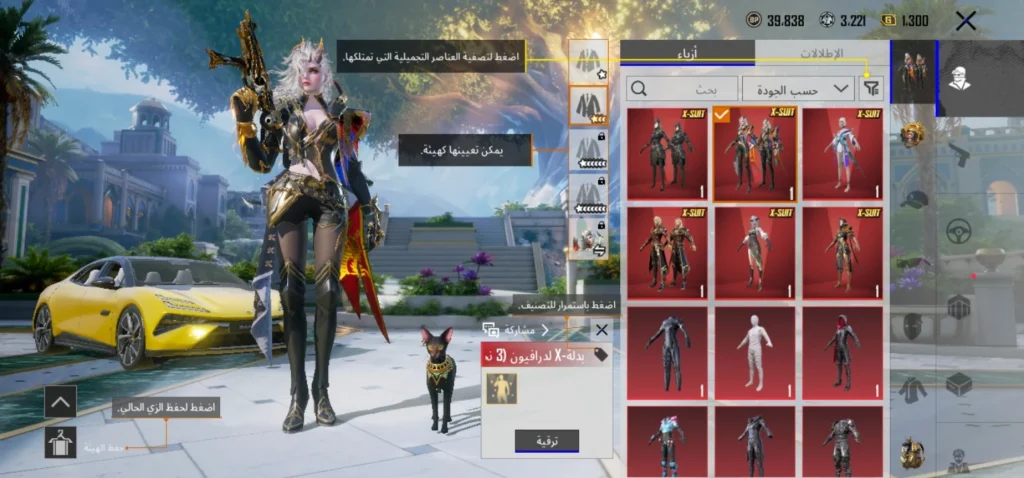This screenshot has height=478, width=1024.
Task: Open the face mask category
Action: pyautogui.click(x=912, y=326)
